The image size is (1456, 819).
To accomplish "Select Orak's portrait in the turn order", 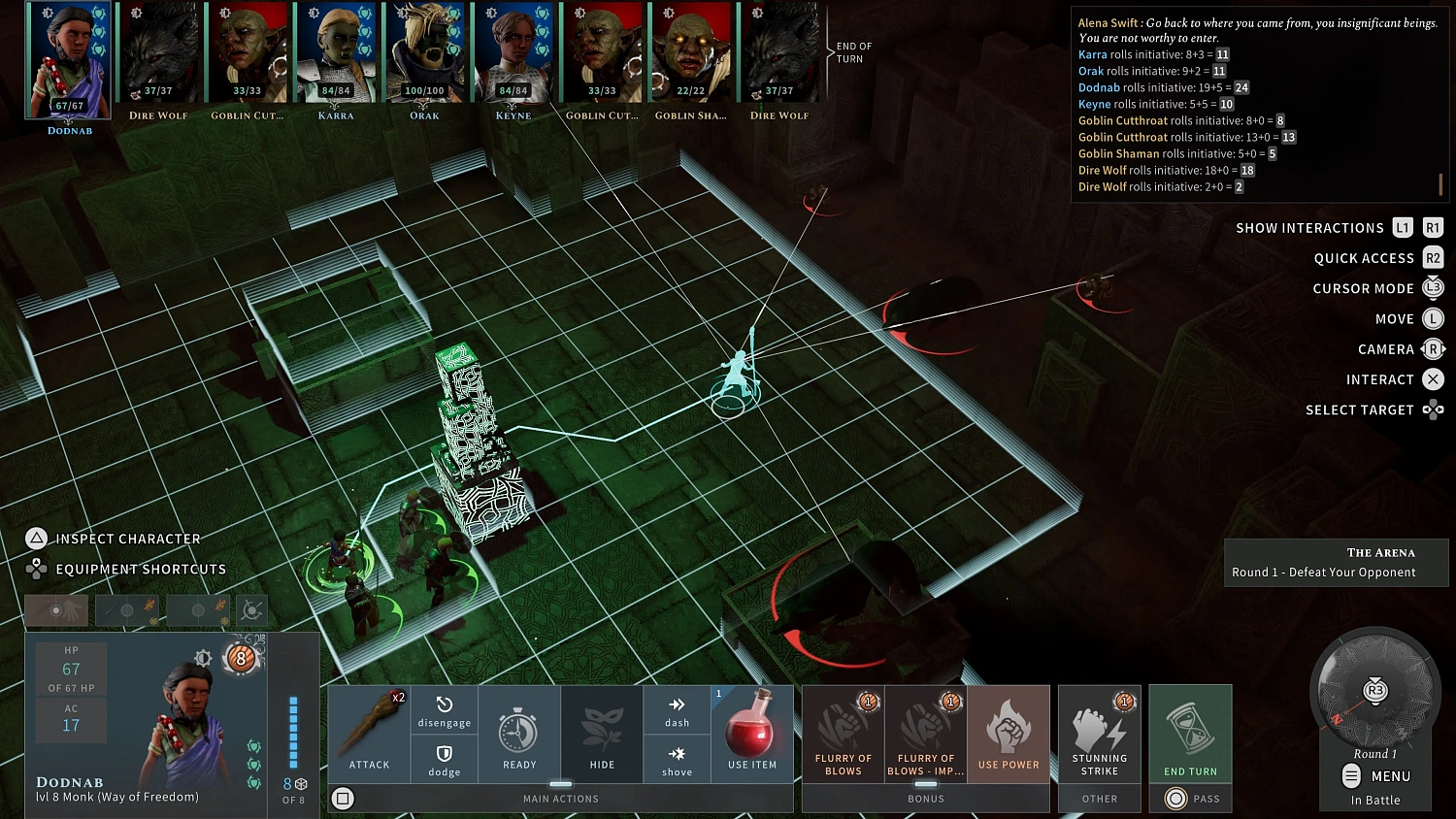I will tap(424, 52).
